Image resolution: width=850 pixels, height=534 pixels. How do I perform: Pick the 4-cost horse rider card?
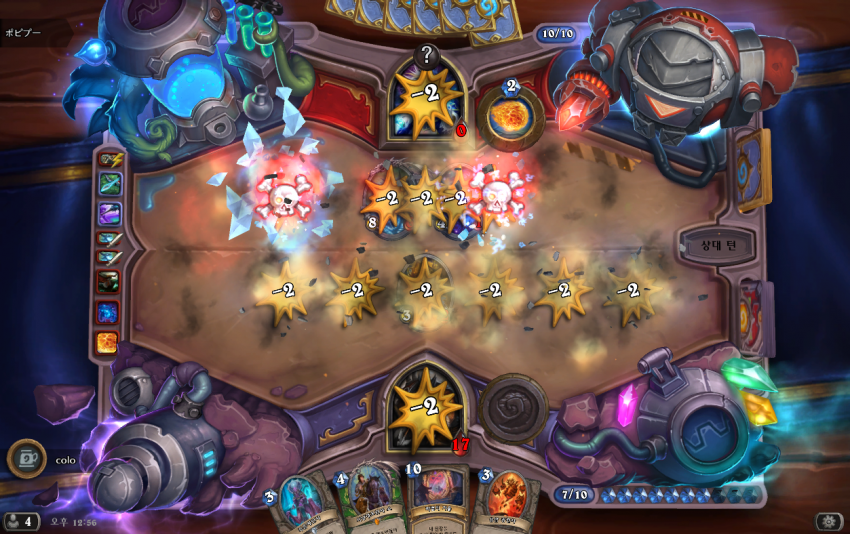point(368,498)
